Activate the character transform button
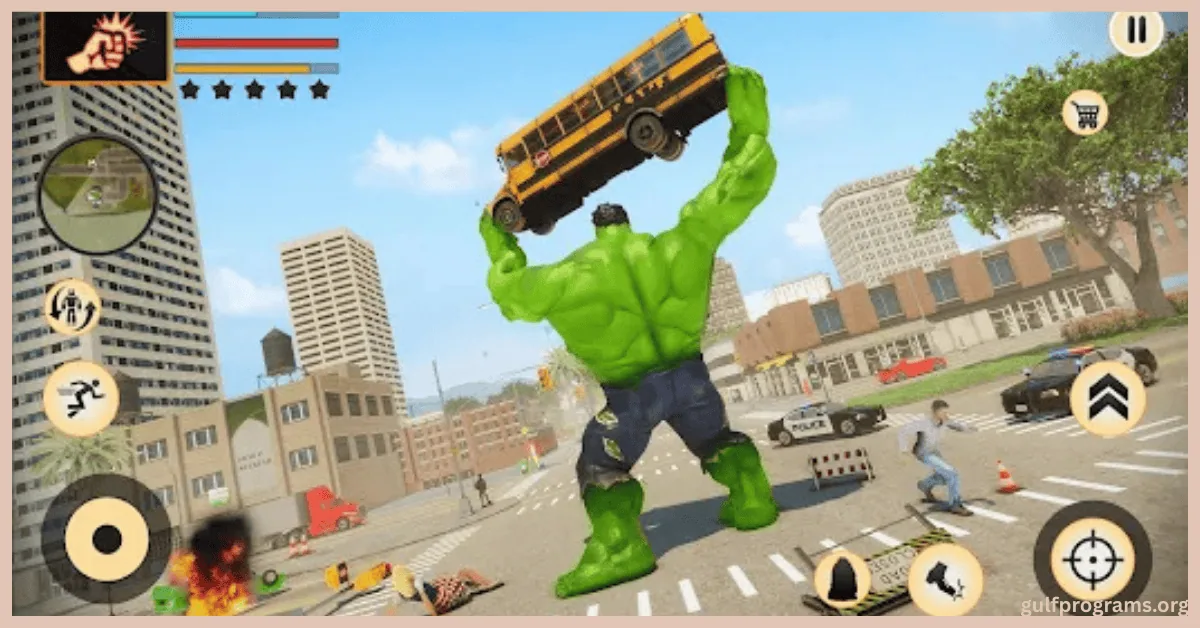This screenshot has height=628, width=1200. [73, 307]
